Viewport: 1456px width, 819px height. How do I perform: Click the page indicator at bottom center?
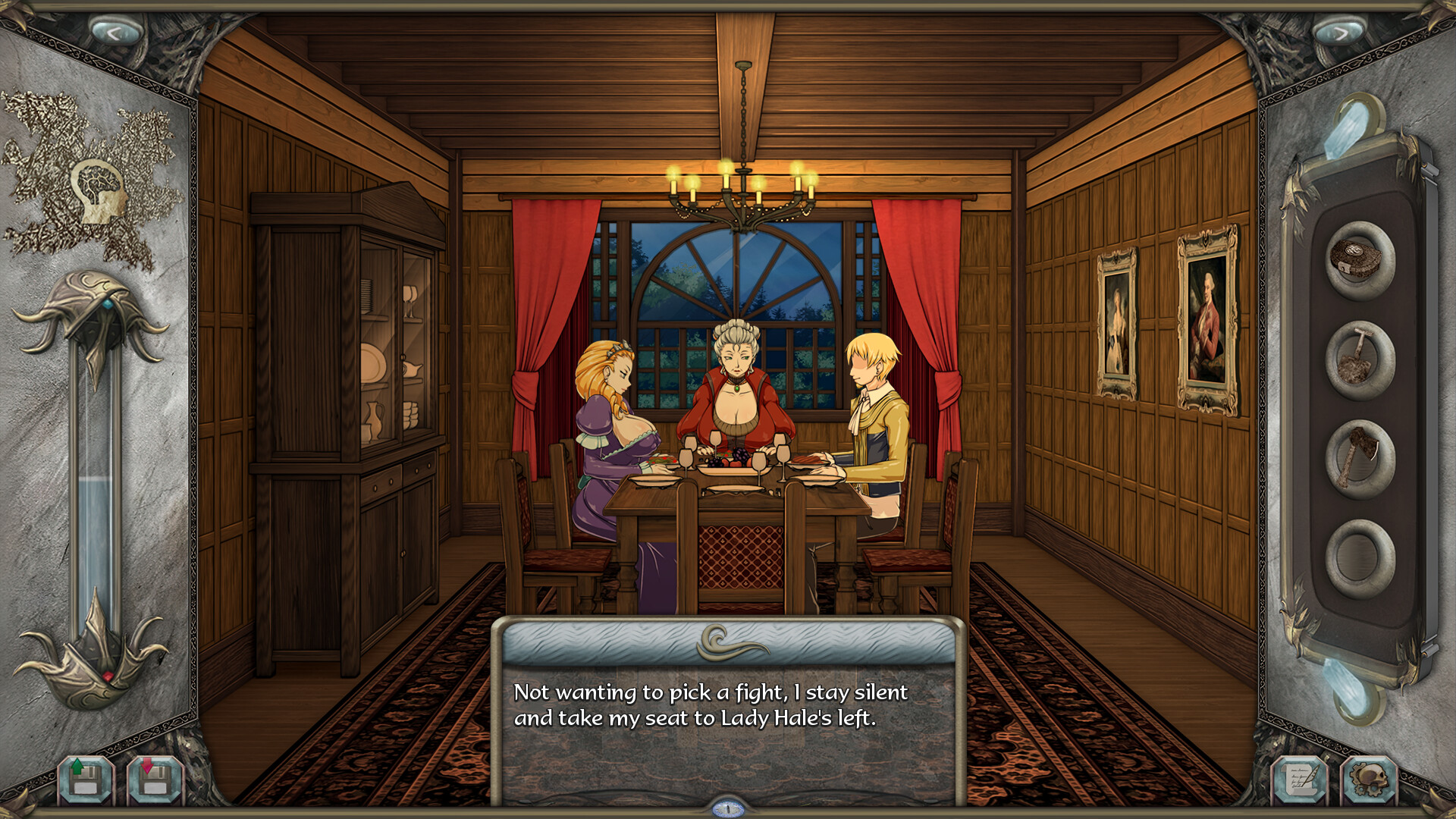(727, 809)
